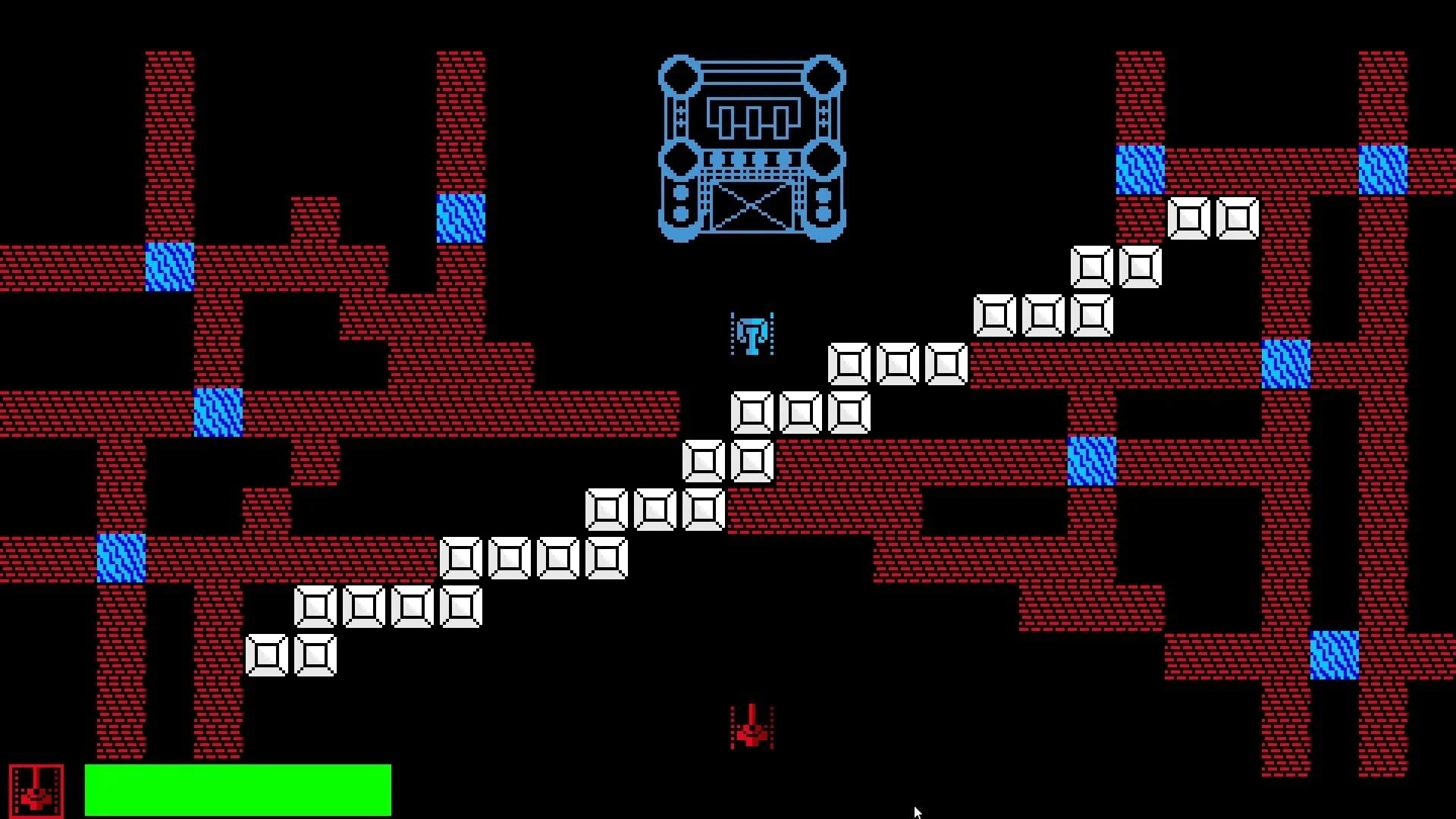Viewport: 1456px width, 819px height.
Task: Select the topmost white steel block pair upper-right
Action: [x=1213, y=220]
